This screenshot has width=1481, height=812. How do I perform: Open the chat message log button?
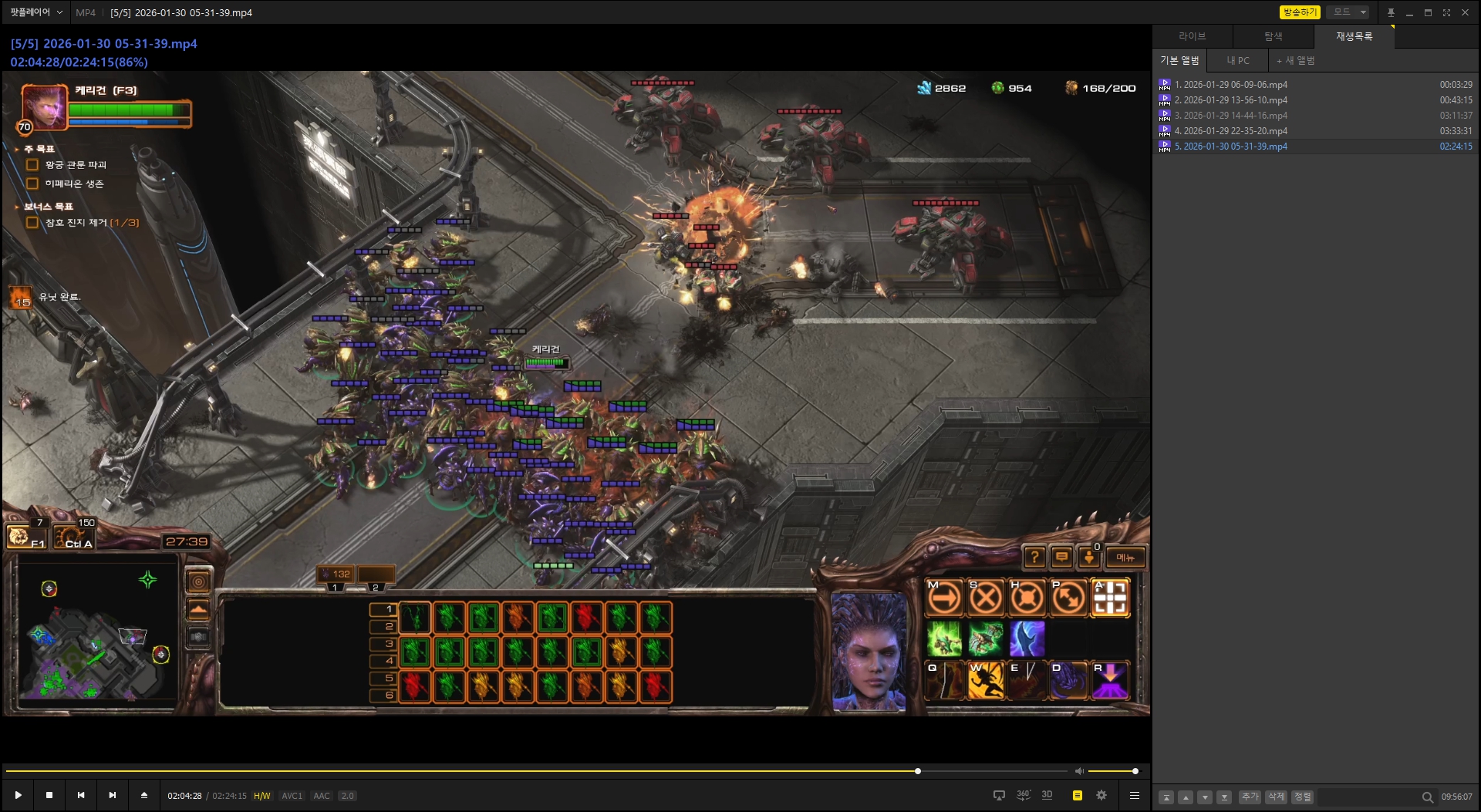coord(1061,558)
